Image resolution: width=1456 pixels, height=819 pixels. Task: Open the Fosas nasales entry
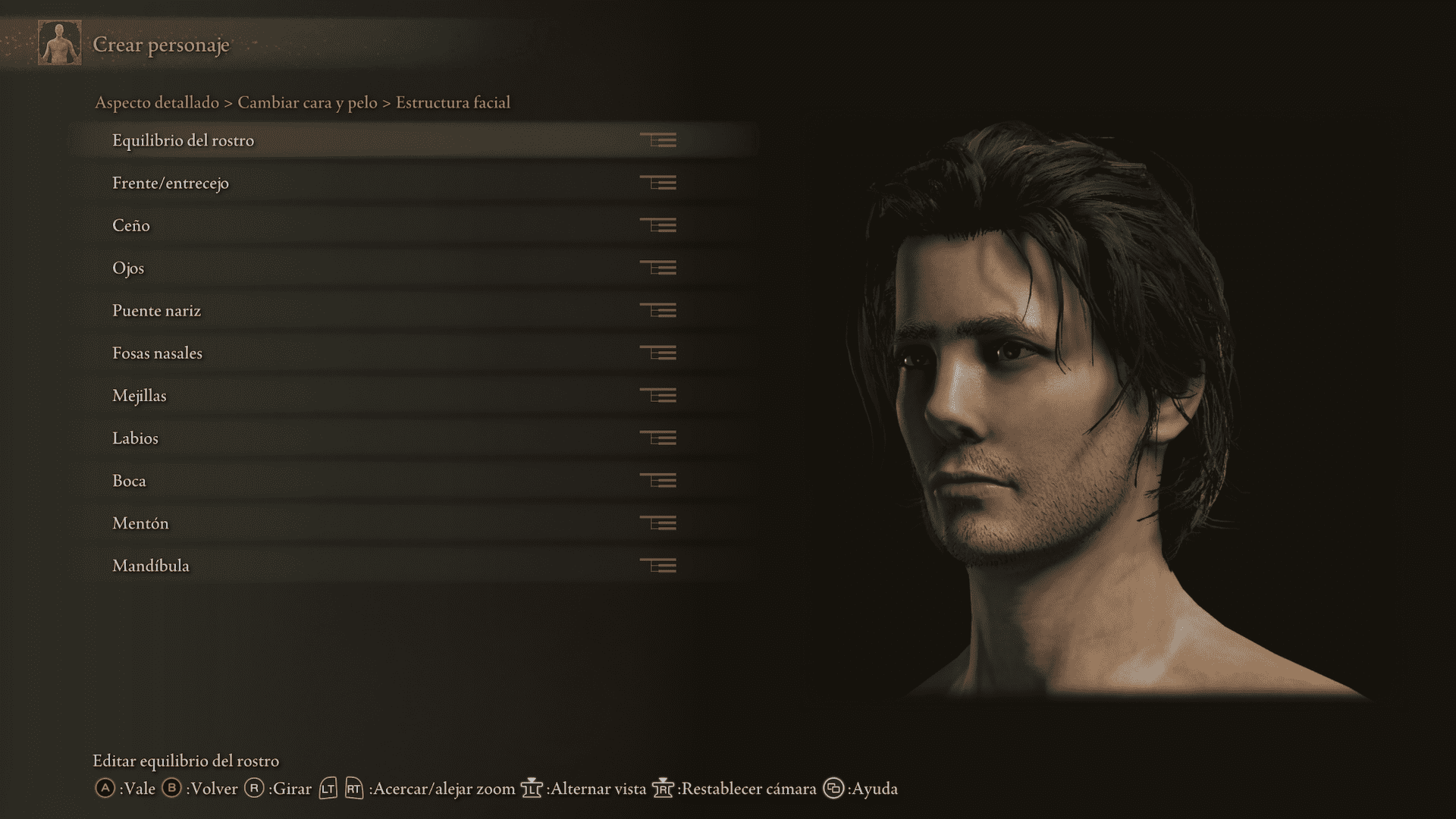pyautogui.click(x=157, y=353)
